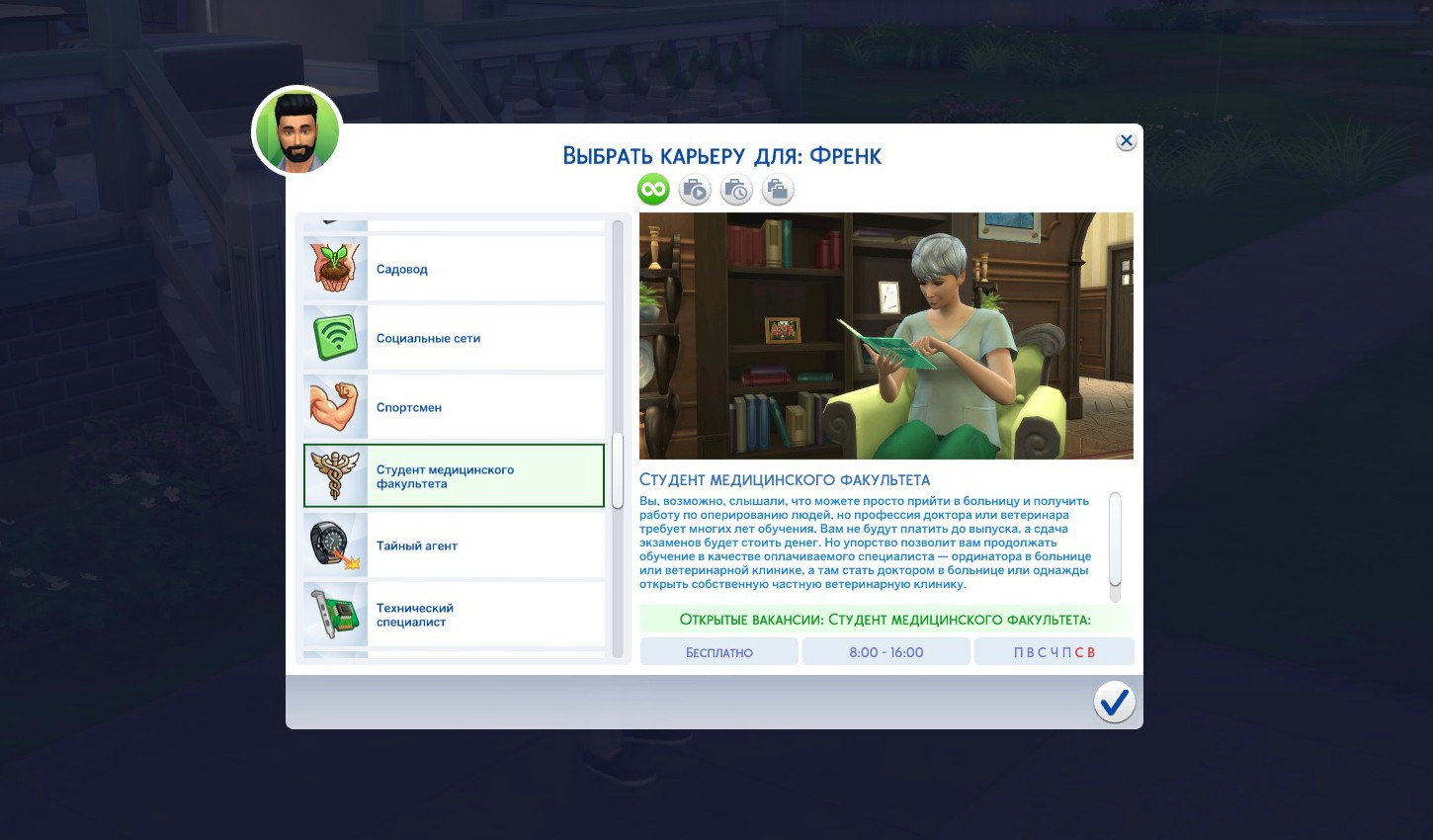The image size is (1433, 840).
Task: Click the career list scrollbar
Action: [x=618, y=470]
